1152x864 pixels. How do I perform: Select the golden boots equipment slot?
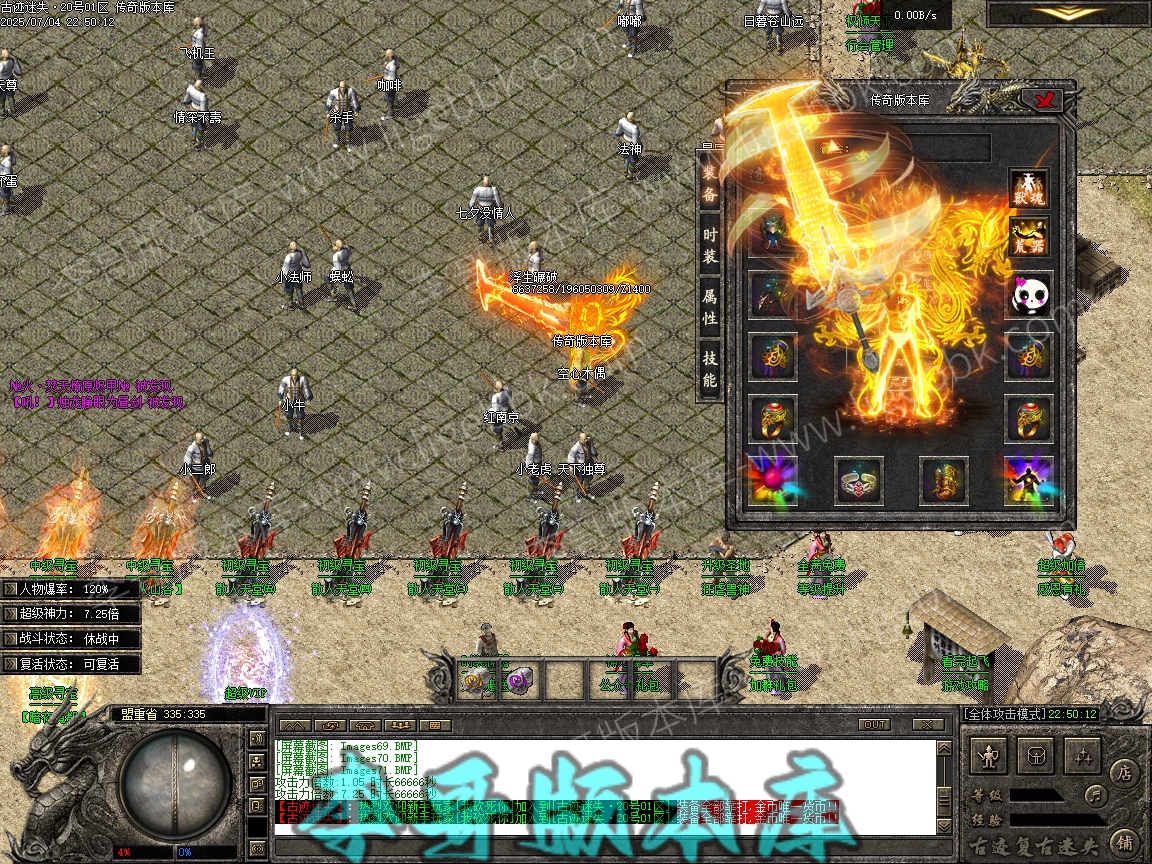click(x=943, y=481)
